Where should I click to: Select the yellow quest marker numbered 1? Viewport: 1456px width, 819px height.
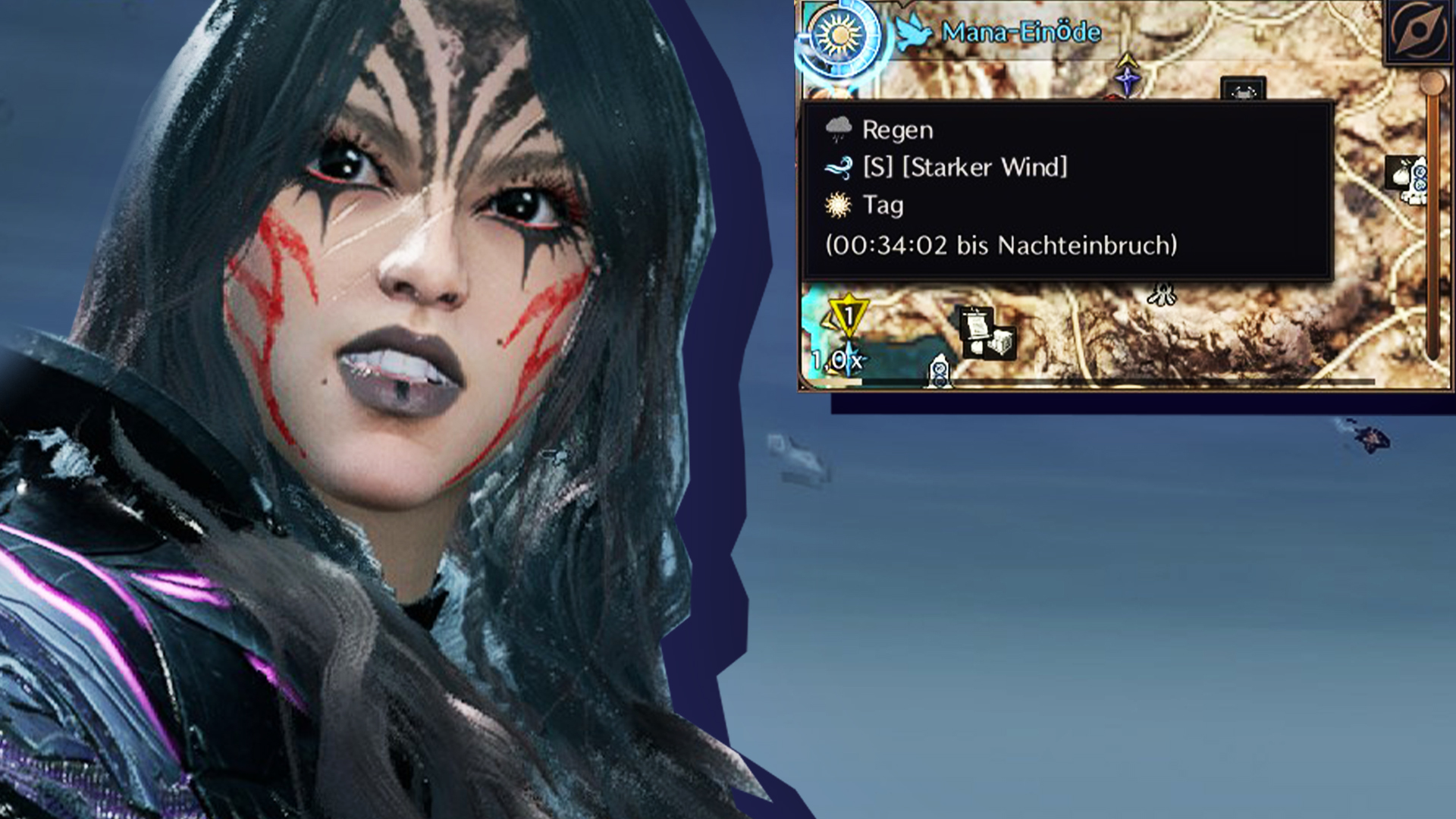pyautogui.click(x=849, y=315)
